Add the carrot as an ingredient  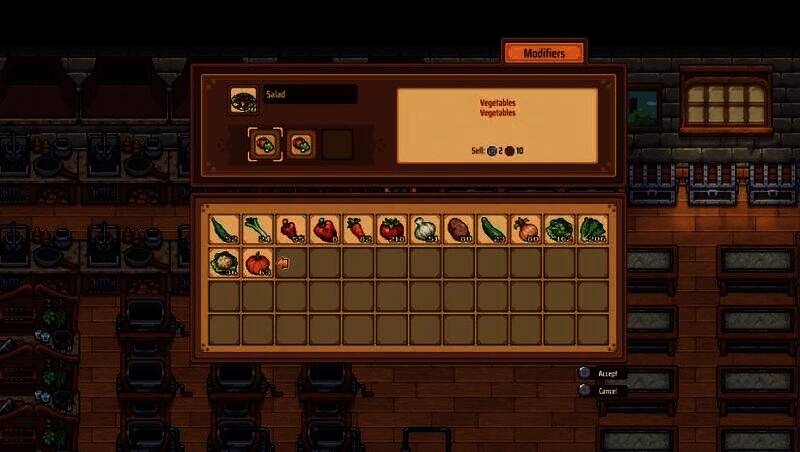(x=358, y=229)
